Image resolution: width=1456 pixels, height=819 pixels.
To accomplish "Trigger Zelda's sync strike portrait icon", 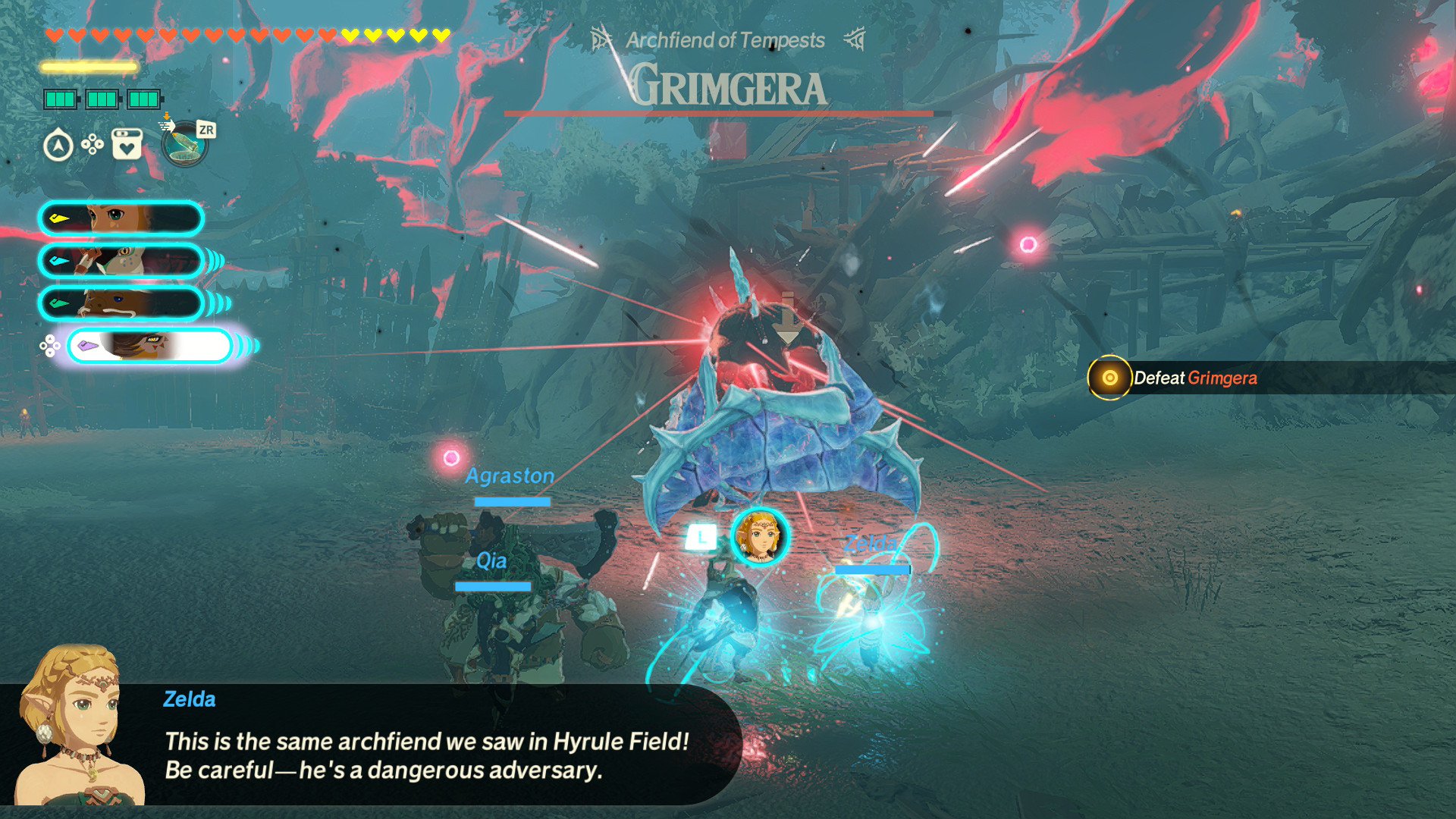I will [x=759, y=536].
